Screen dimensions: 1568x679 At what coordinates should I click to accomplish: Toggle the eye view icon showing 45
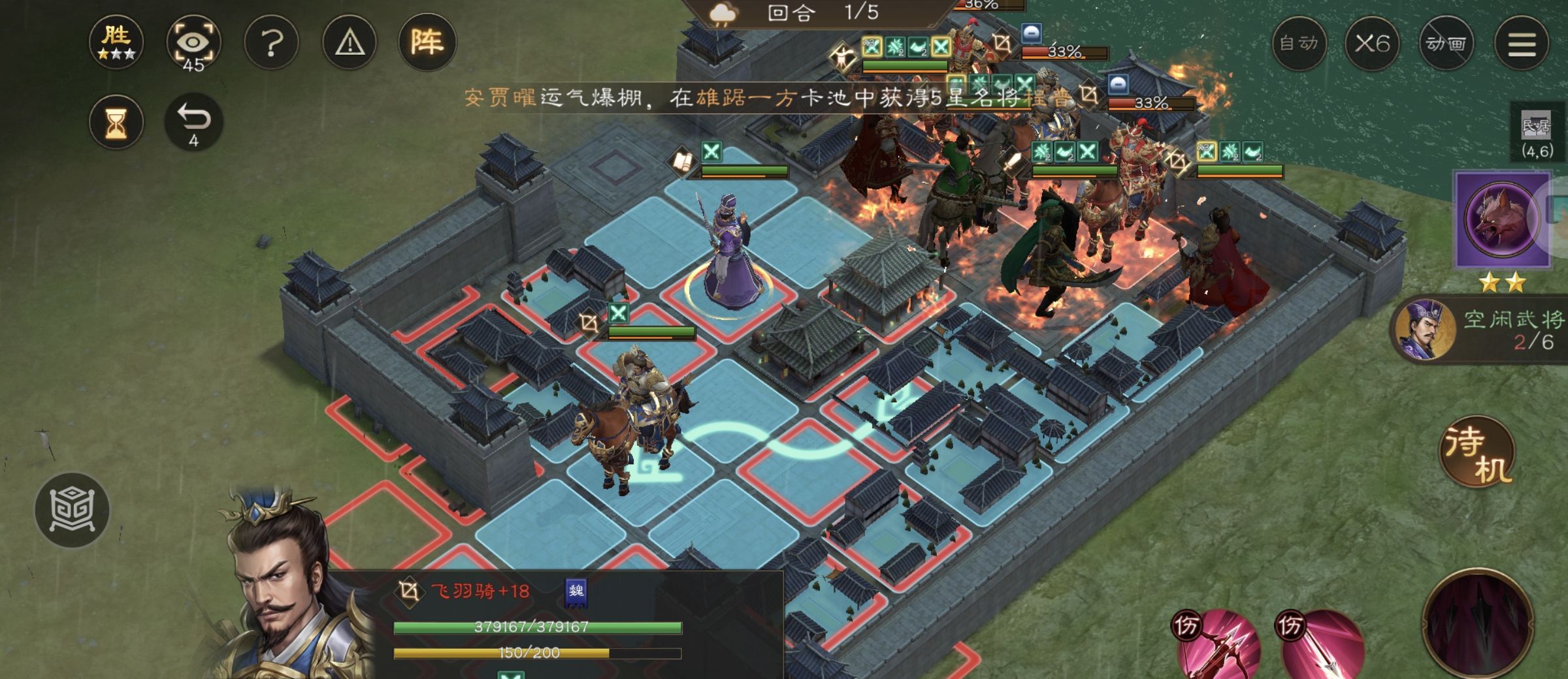[x=193, y=43]
